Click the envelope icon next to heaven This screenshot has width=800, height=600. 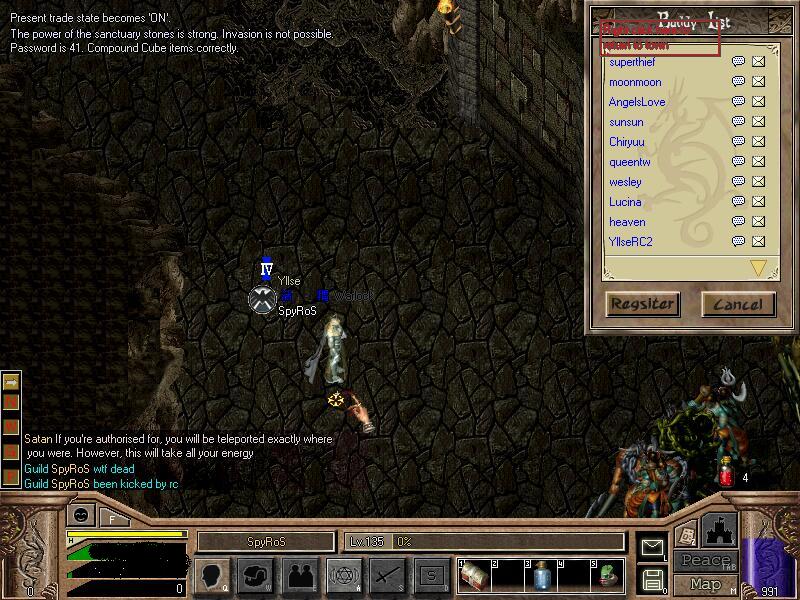[x=758, y=222]
